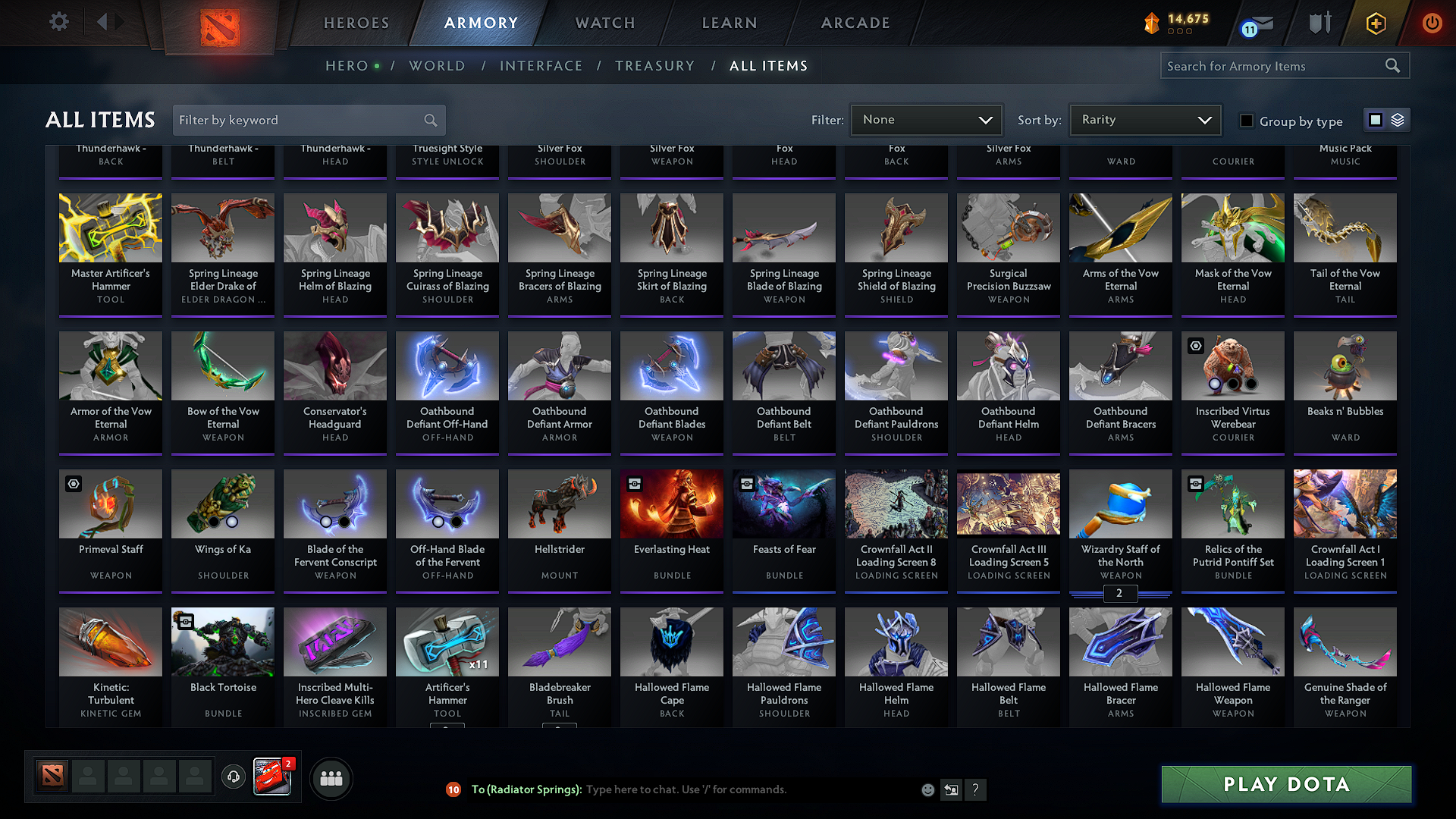Open Dota Plus gold hexagon icon

(1376, 23)
